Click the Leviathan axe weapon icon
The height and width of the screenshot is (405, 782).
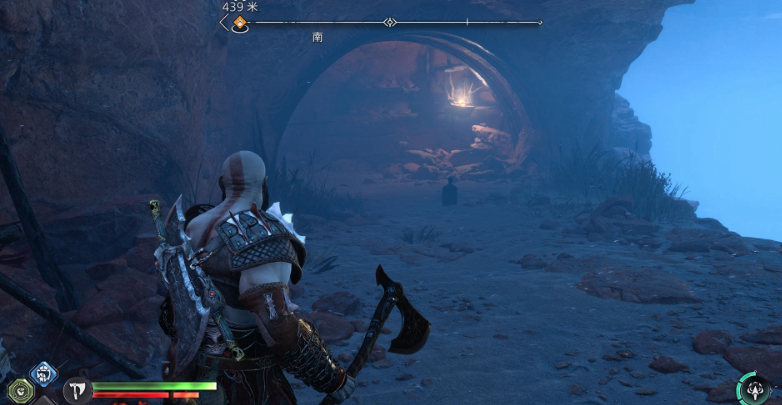click(78, 391)
